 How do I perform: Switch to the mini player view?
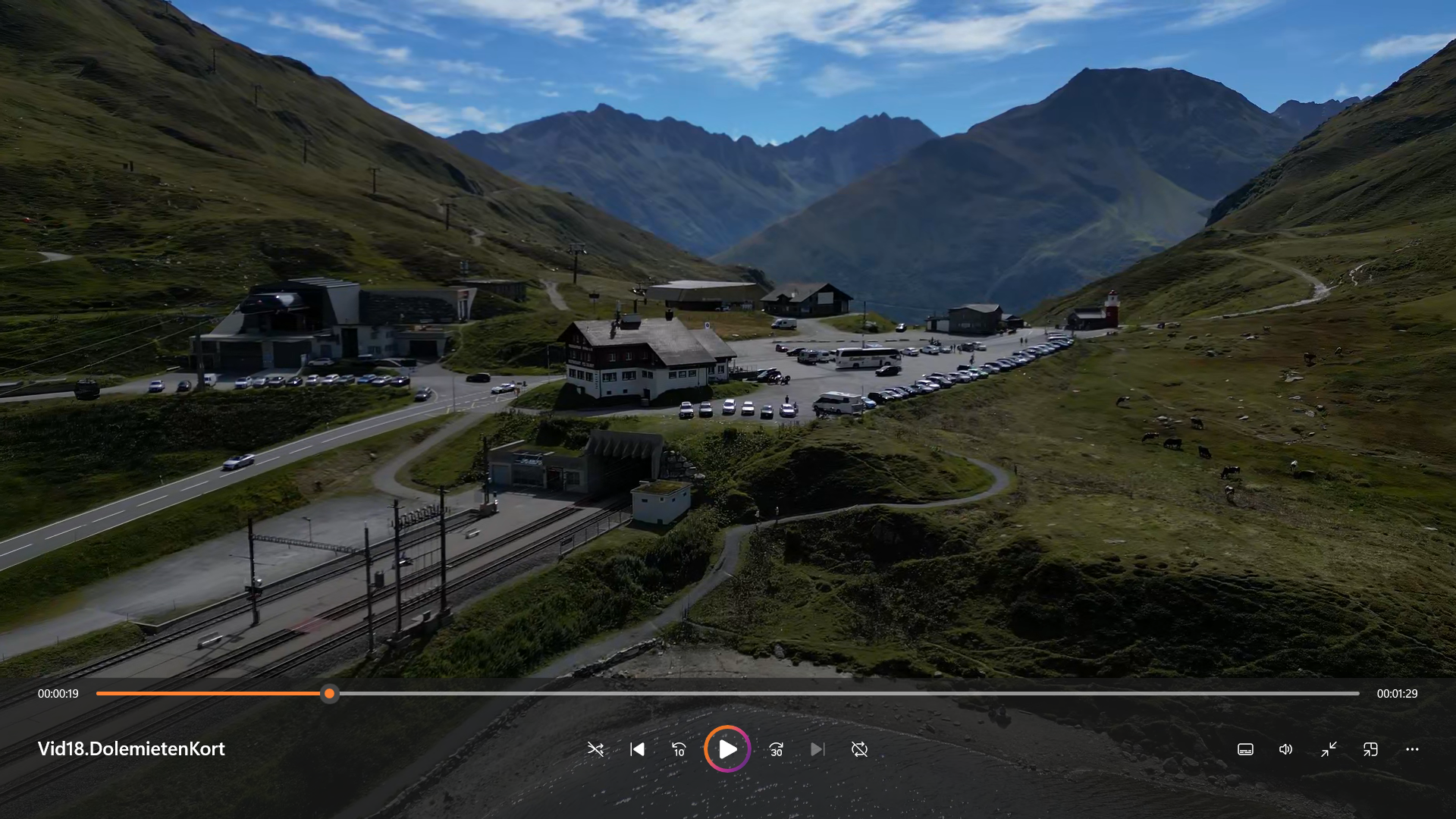pos(1370,749)
